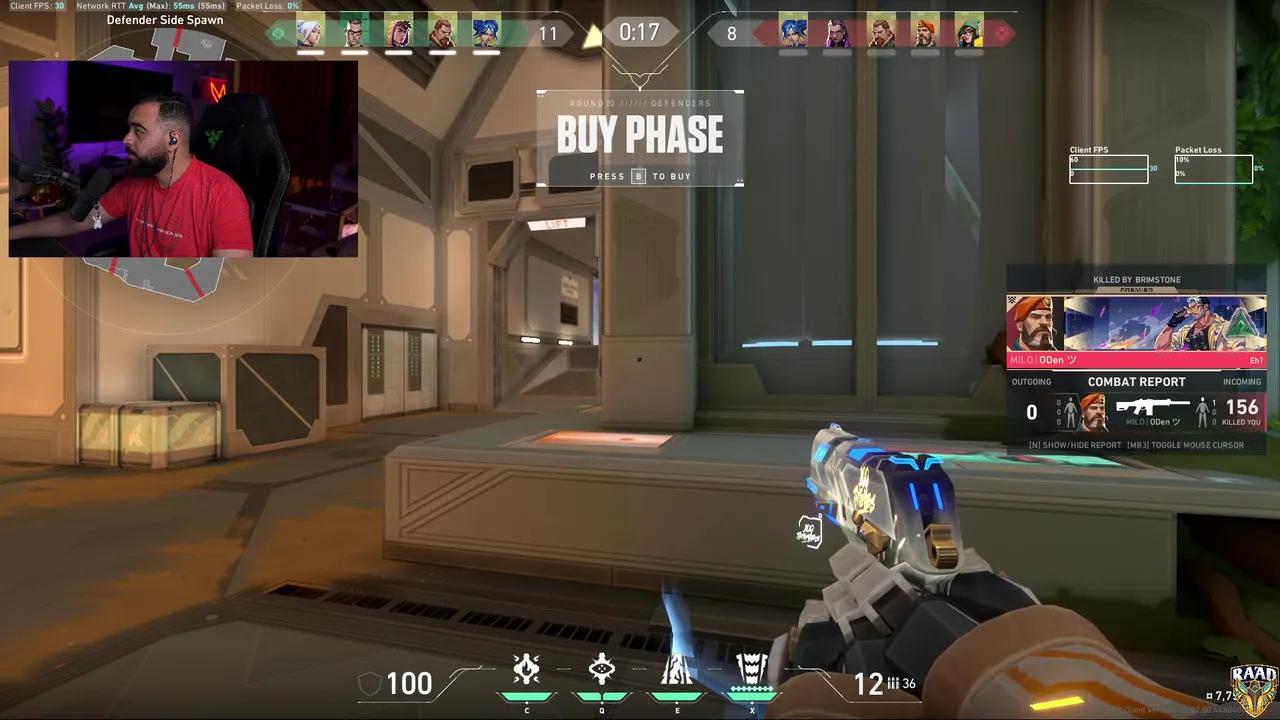This screenshot has width=1280, height=720.
Task: Click the enemy Brimstone portrait on the scoreboard
Action: [926, 32]
